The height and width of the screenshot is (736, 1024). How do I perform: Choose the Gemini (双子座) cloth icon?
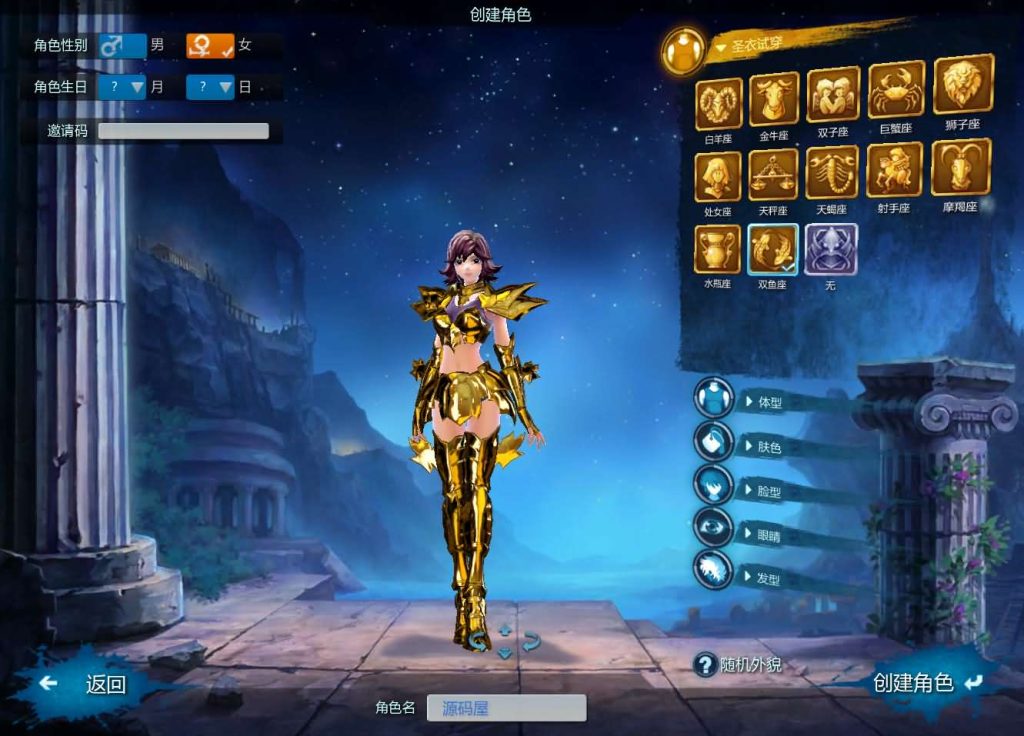tap(833, 95)
